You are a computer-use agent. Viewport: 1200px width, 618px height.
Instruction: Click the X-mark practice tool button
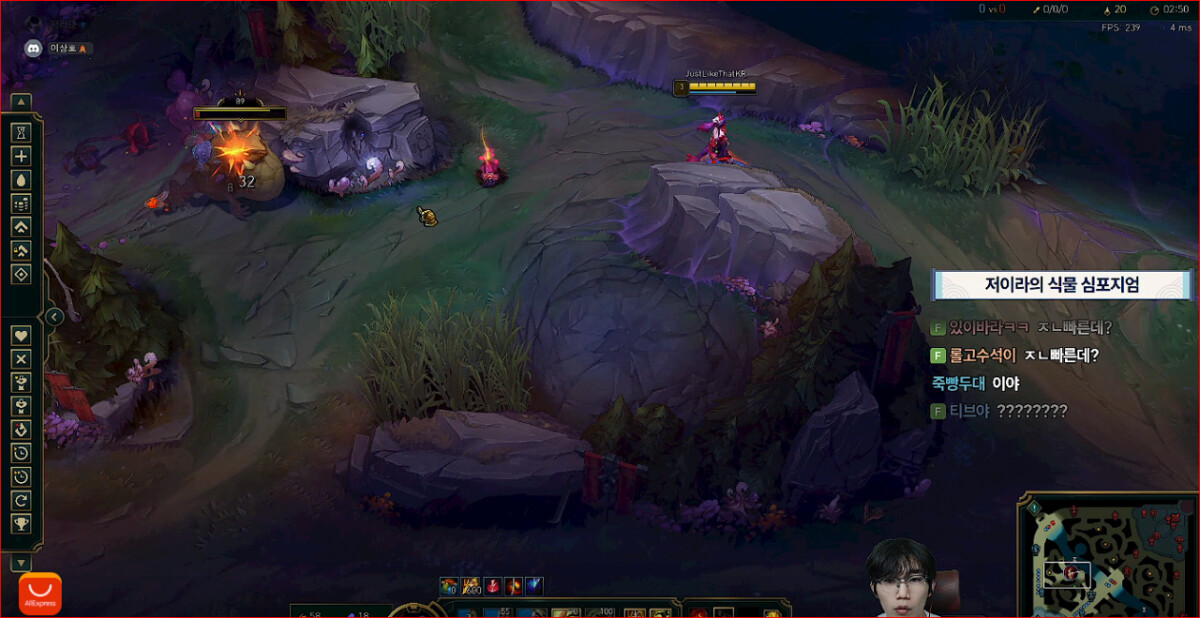(x=21, y=358)
